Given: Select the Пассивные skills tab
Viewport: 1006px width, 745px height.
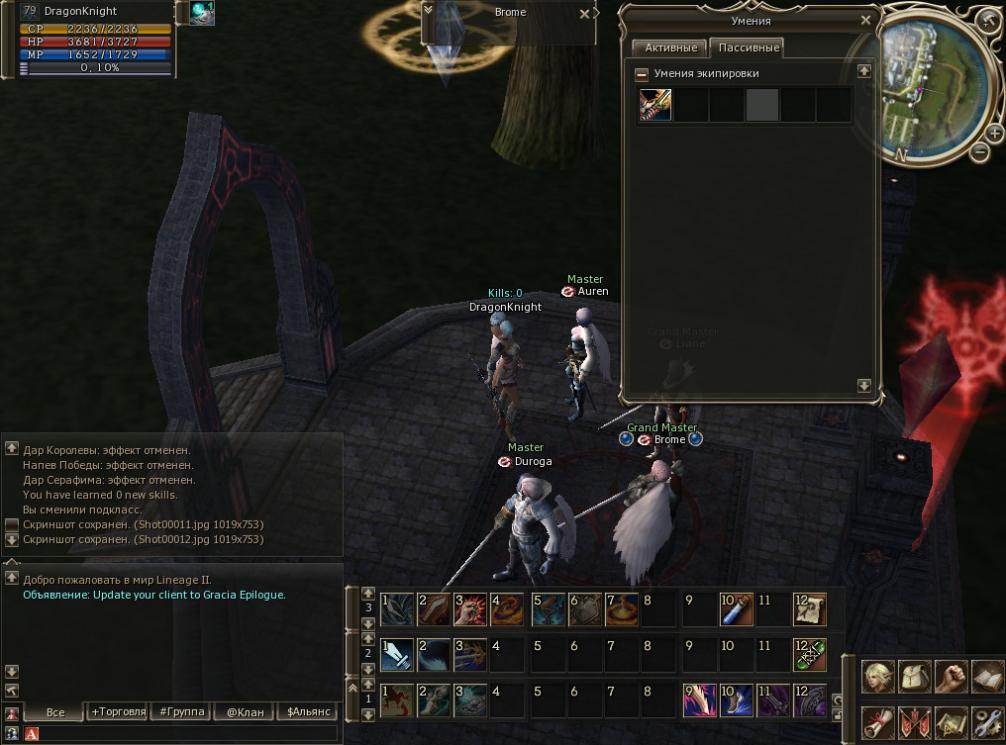Looking at the screenshot, I should (x=745, y=48).
